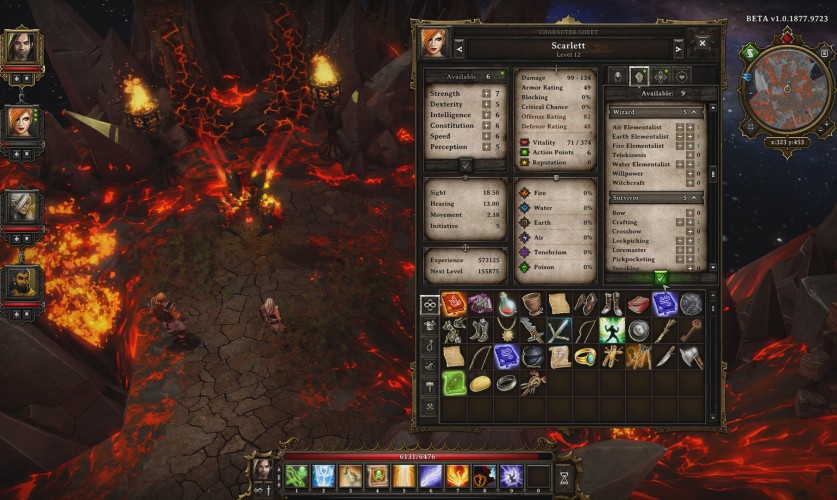
Task: Switch to the previous character
Action: (x=459, y=48)
